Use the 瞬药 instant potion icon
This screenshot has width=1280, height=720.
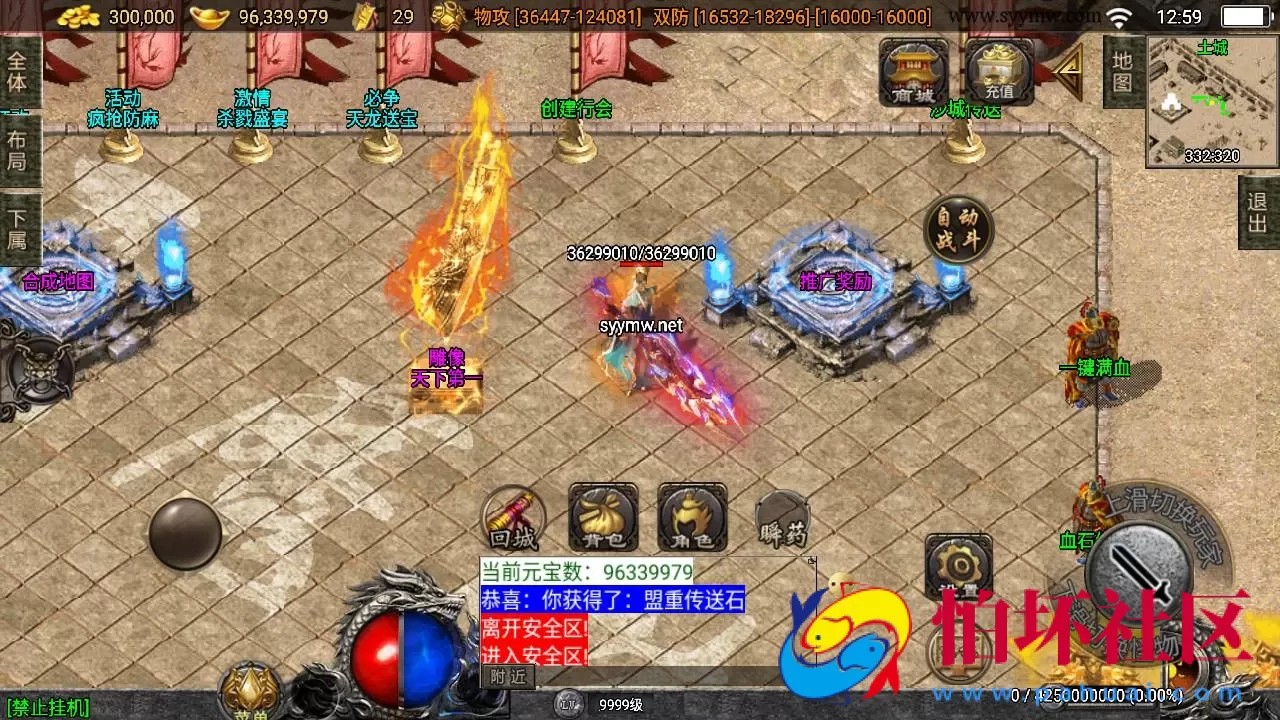pos(784,519)
